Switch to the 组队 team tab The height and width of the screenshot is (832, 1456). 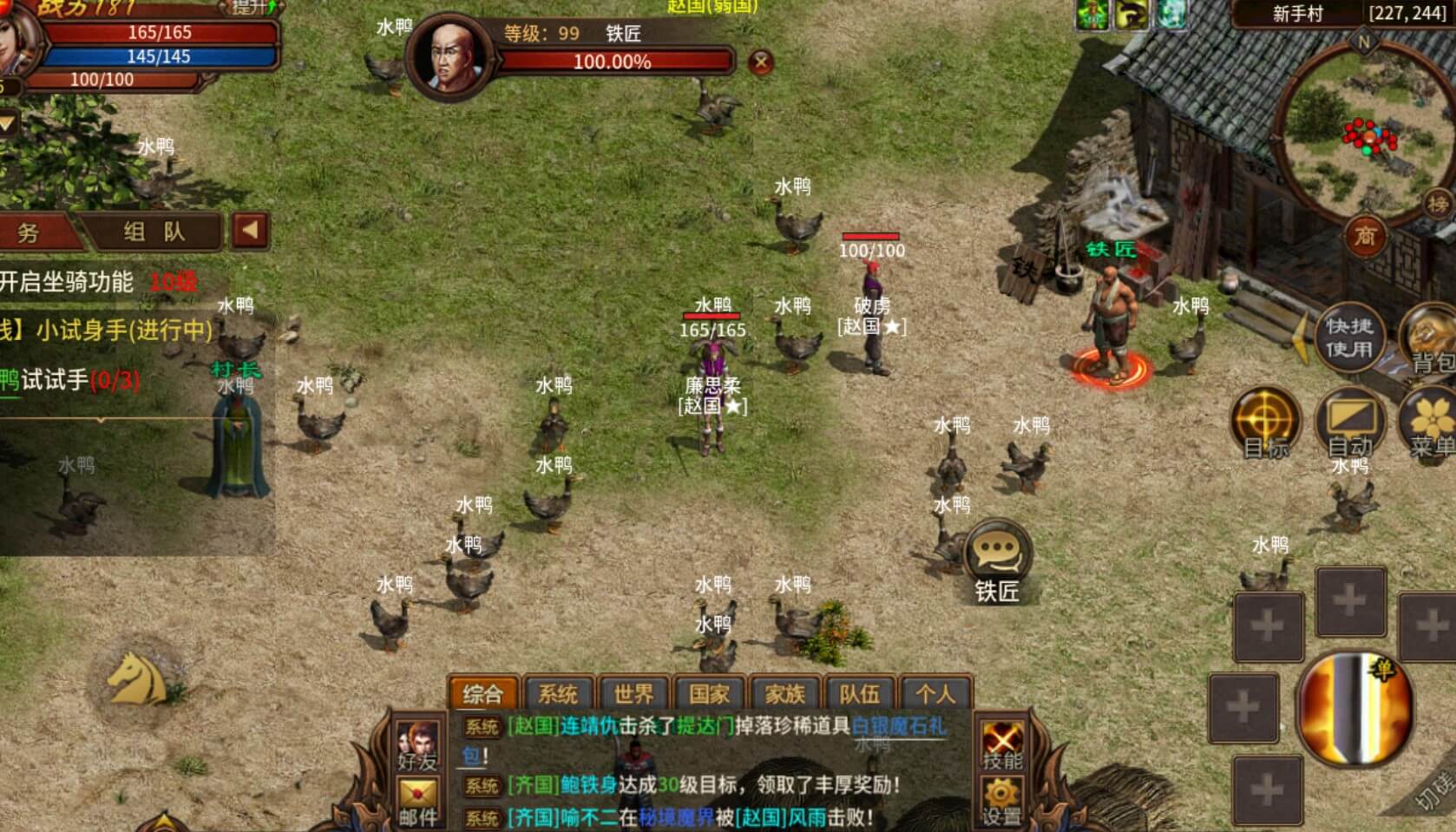[x=154, y=232]
